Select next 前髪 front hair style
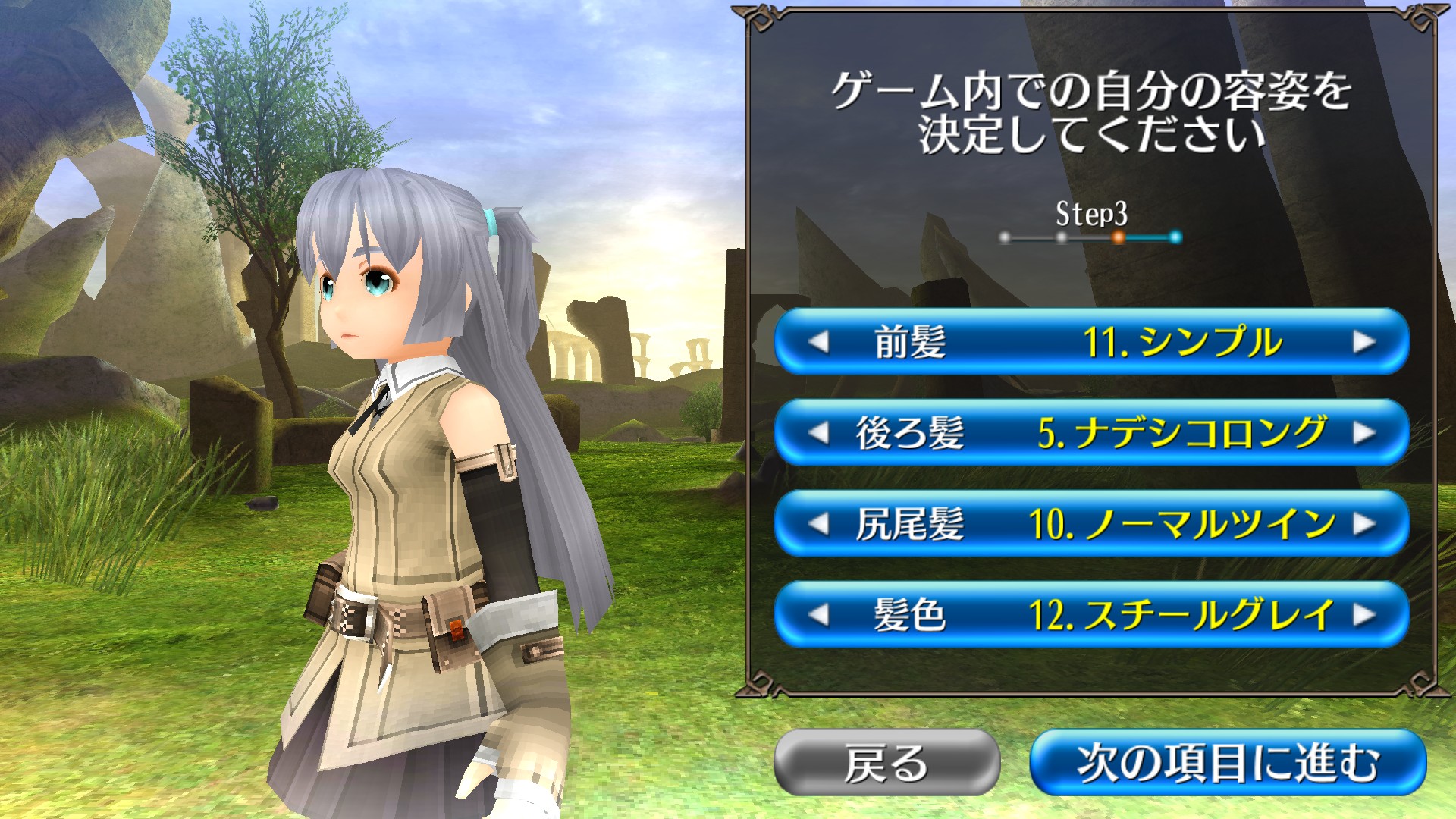The width and height of the screenshot is (1456, 819). point(1363,342)
